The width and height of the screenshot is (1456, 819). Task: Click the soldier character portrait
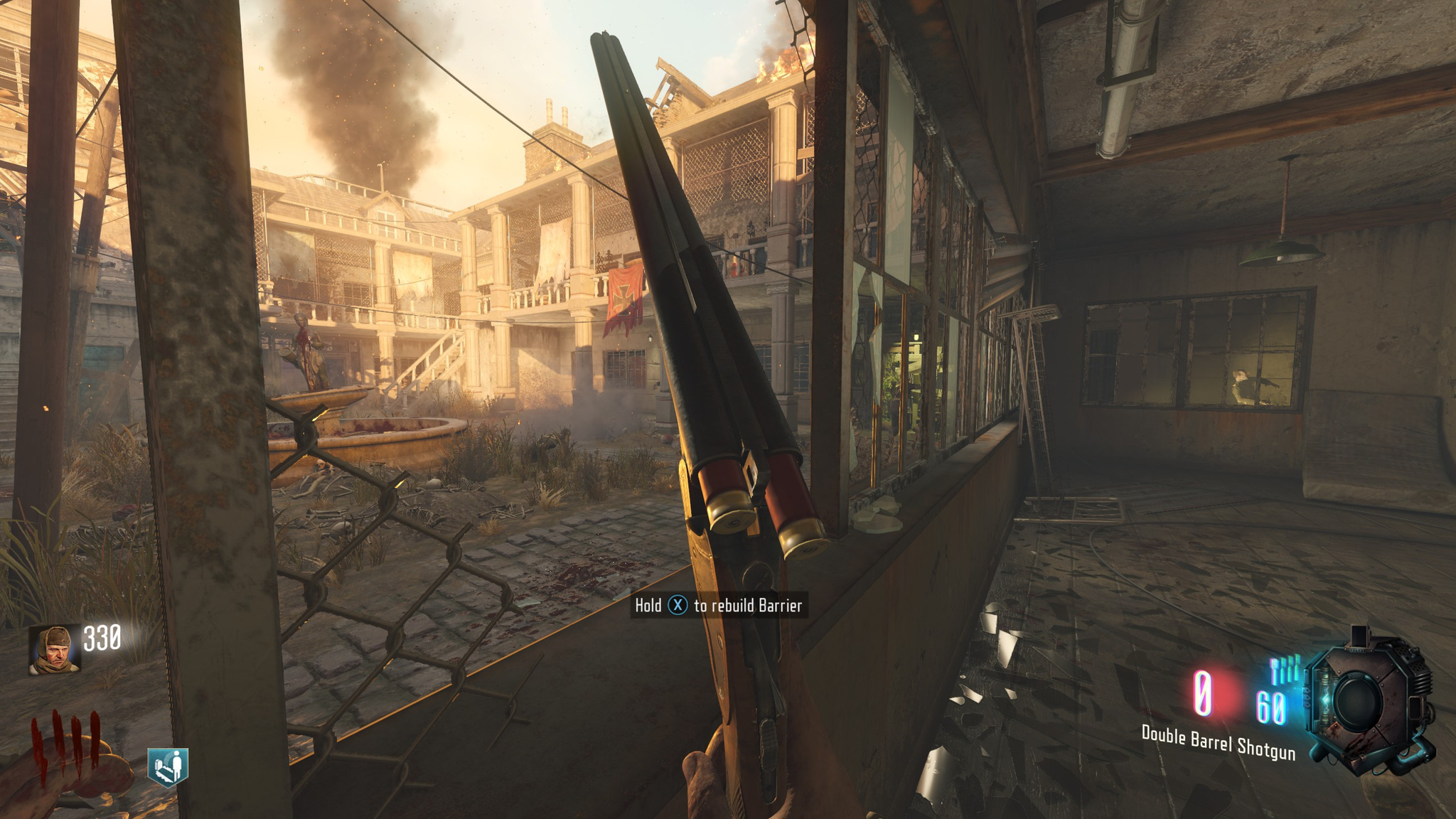(54, 648)
